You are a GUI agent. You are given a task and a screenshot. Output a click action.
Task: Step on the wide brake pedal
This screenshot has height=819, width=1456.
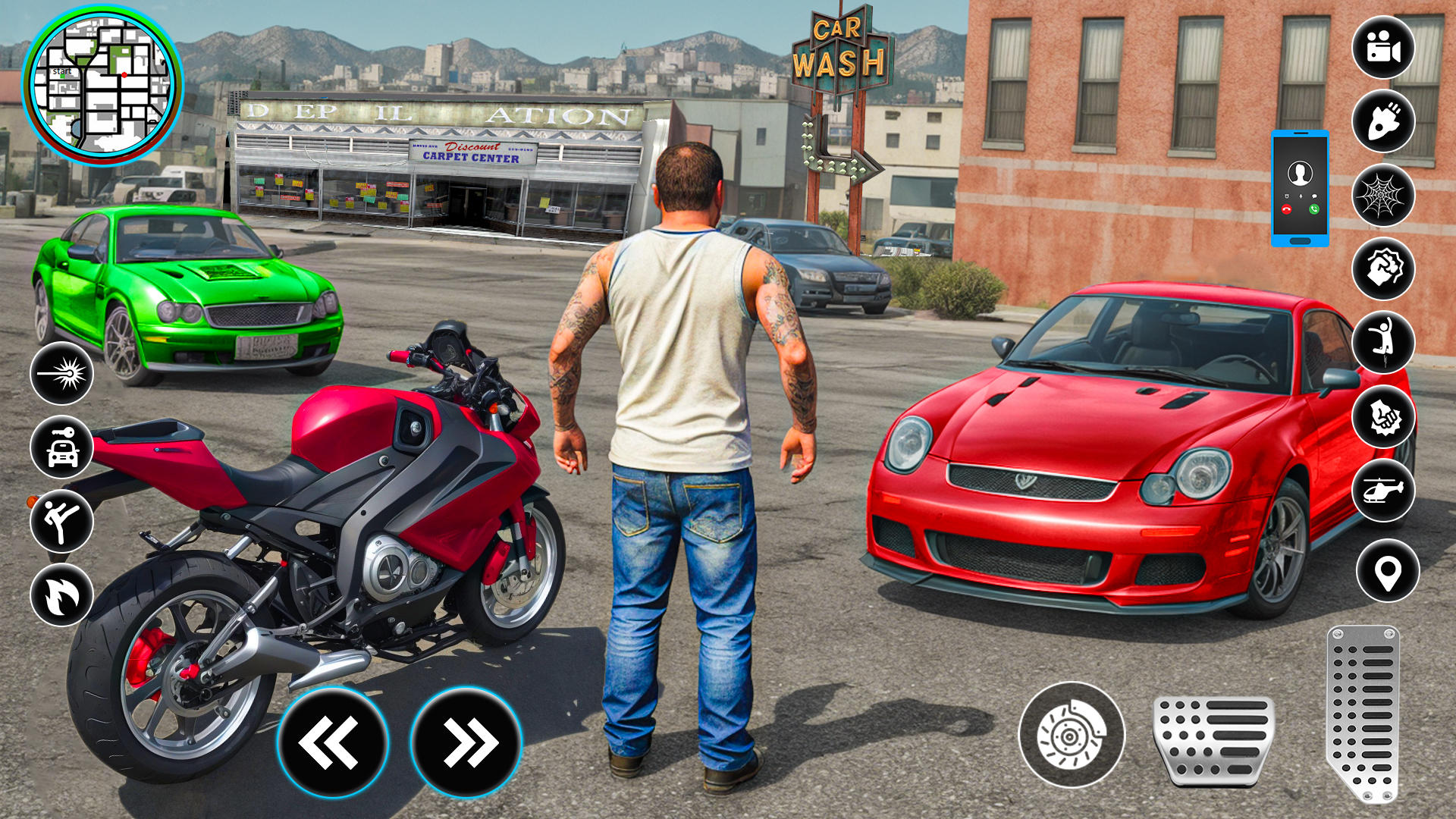click(x=1213, y=739)
